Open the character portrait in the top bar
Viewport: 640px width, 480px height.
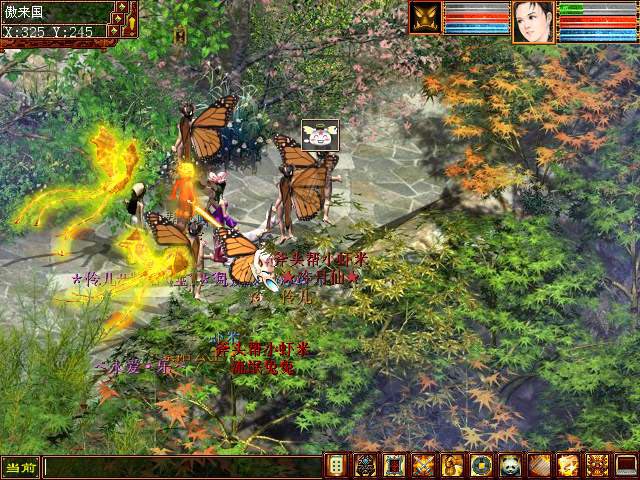coord(533,21)
